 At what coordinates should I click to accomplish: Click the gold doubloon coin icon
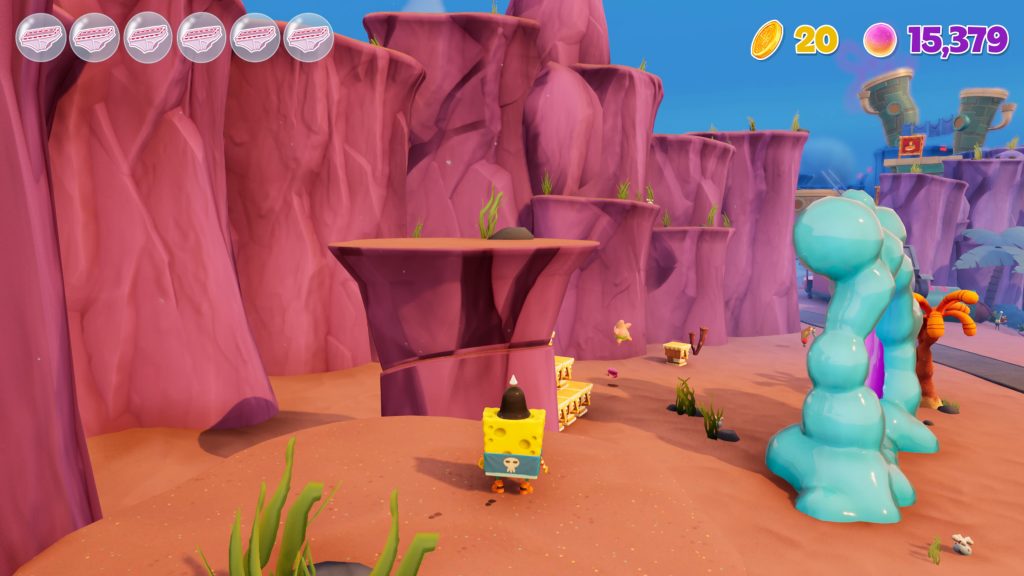tap(767, 40)
